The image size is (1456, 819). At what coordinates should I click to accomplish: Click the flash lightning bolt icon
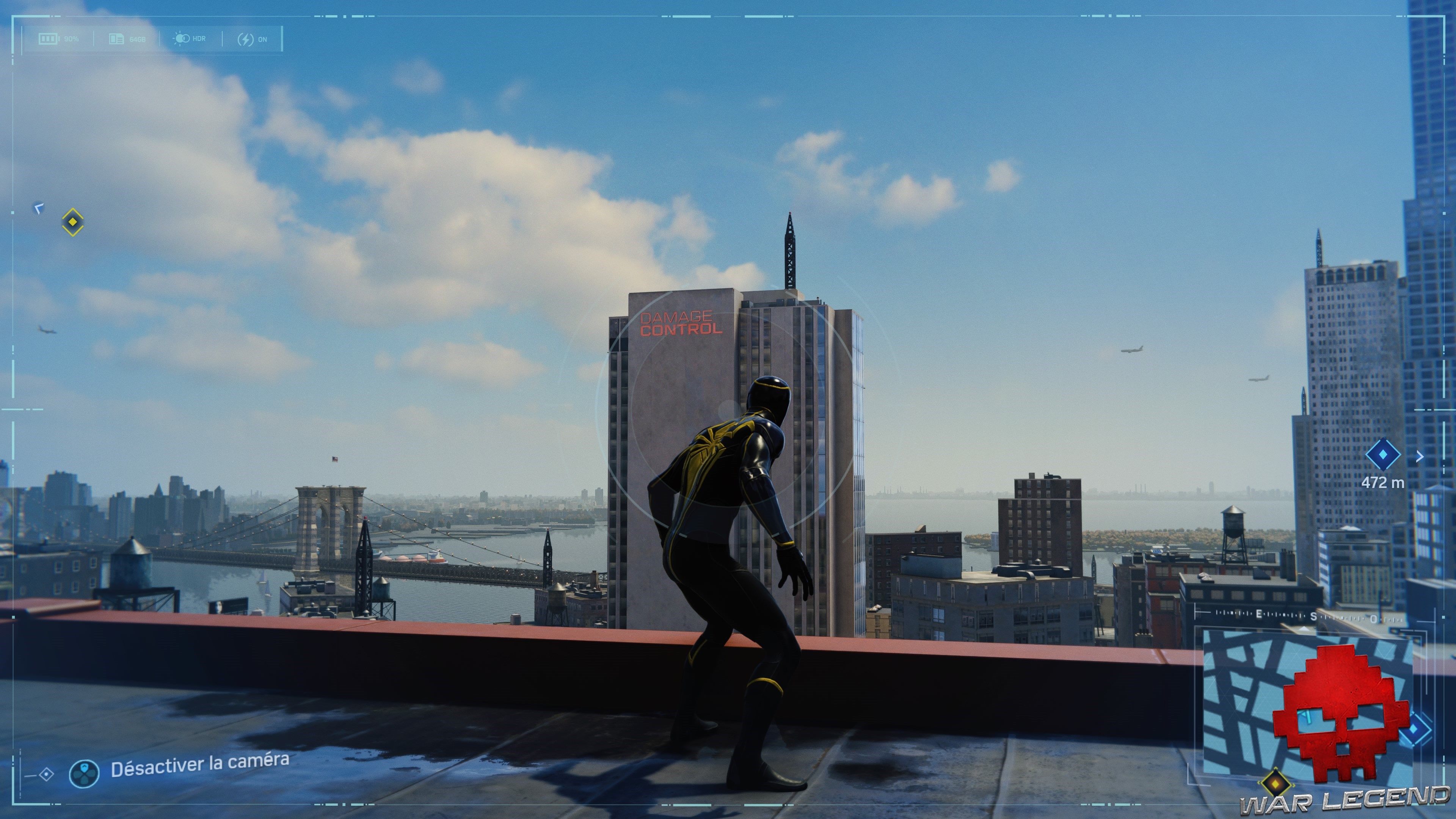click(246, 39)
